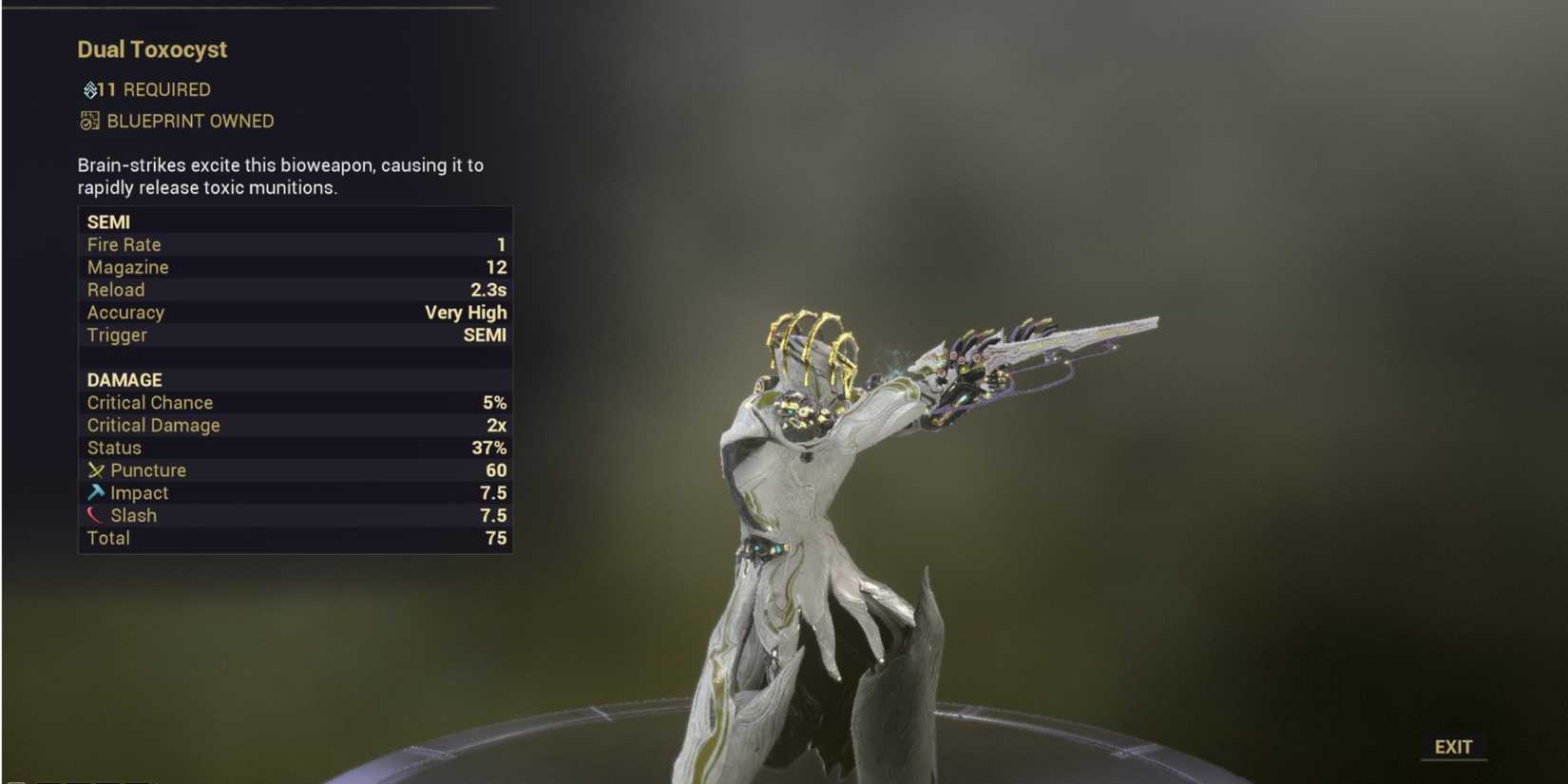The width and height of the screenshot is (1568, 784).
Task: Select the Puncture damage type icon
Action: pyautogui.click(x=95, y=469)
